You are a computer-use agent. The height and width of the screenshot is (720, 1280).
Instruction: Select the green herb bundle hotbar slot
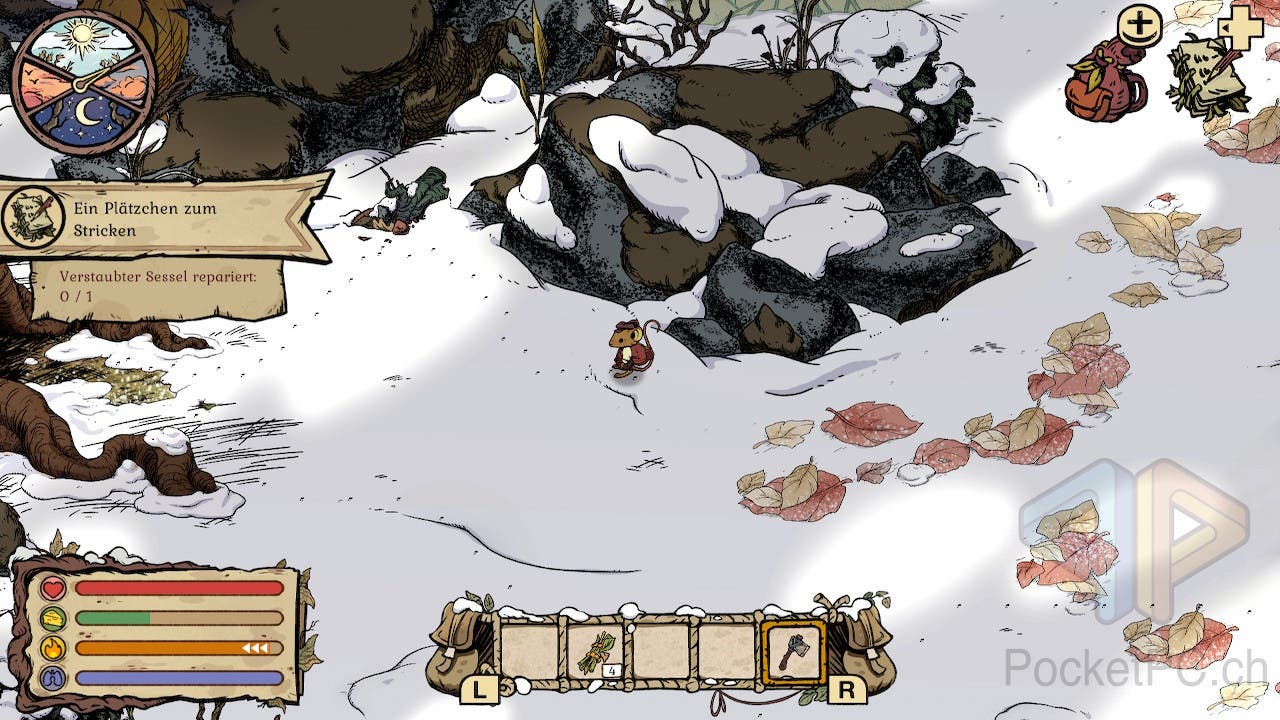(x=596, y=652)
